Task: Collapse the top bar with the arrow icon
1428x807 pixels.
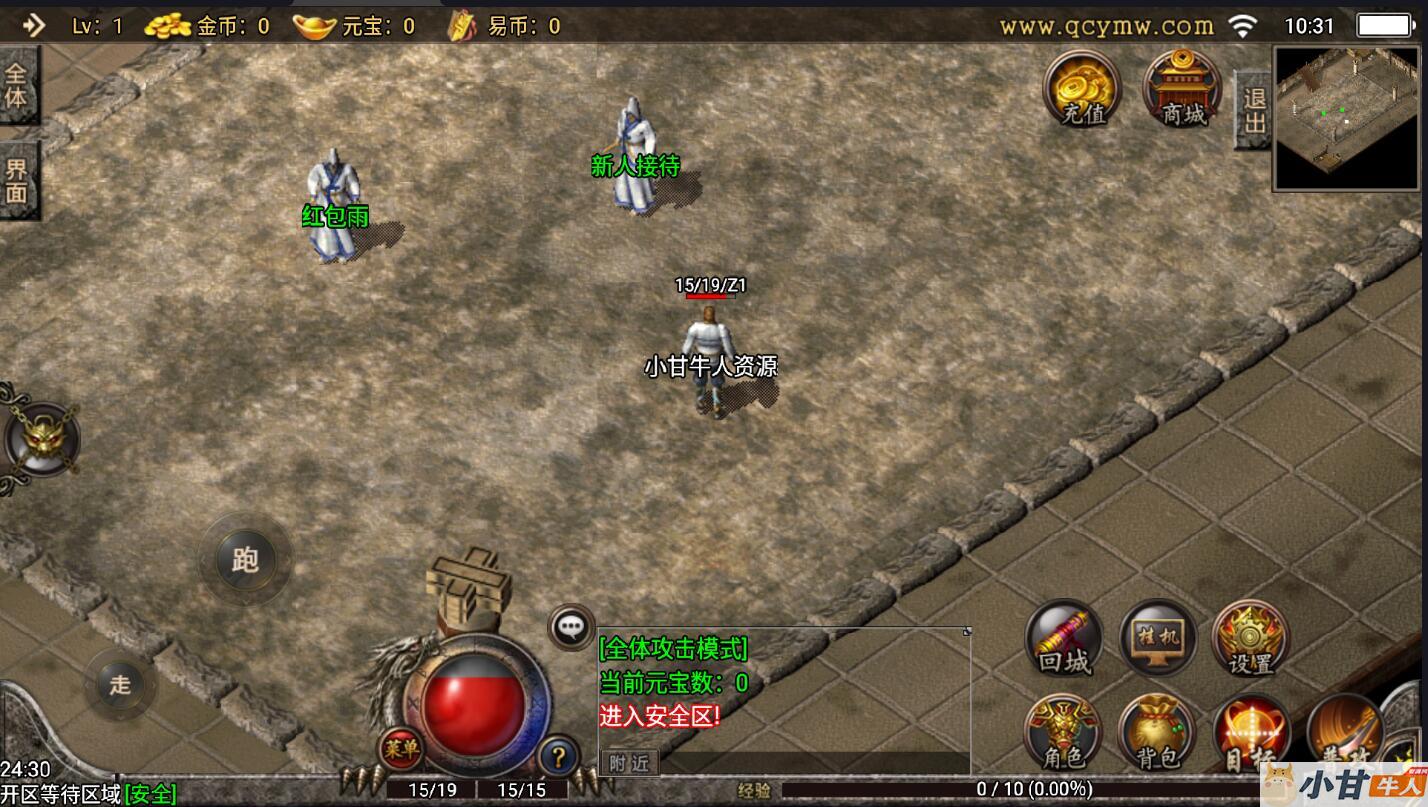Action: pos(32,25)
